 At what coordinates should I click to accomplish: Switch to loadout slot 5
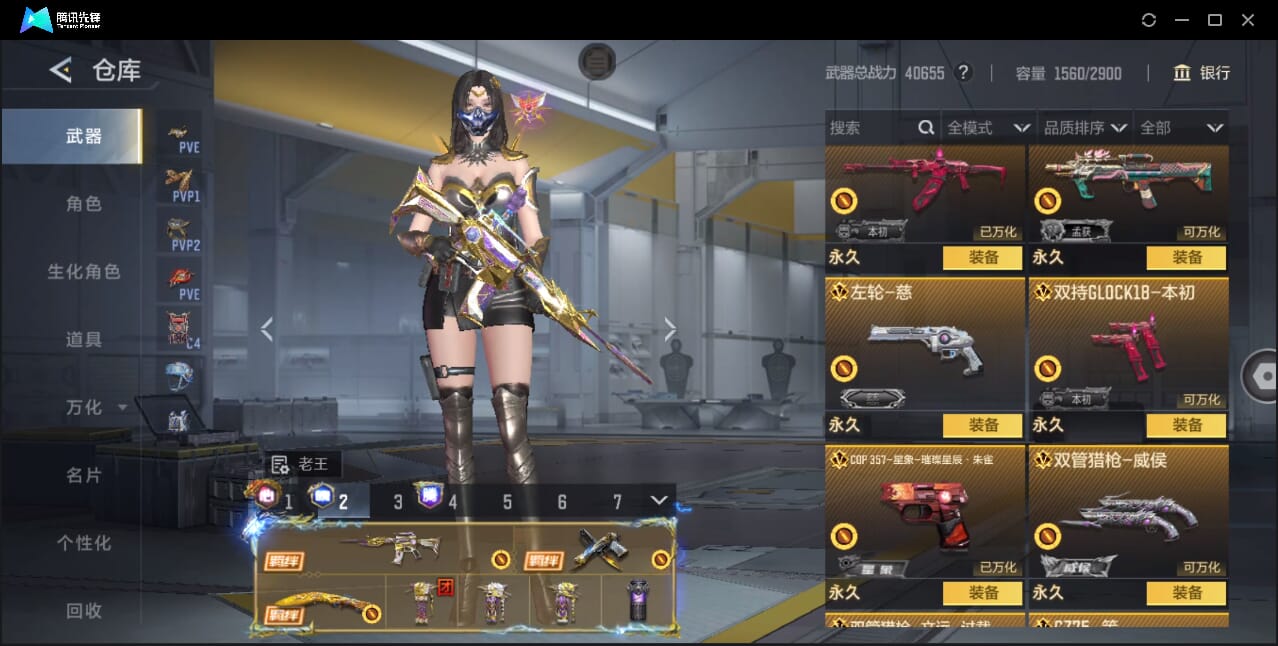(507, 502)
